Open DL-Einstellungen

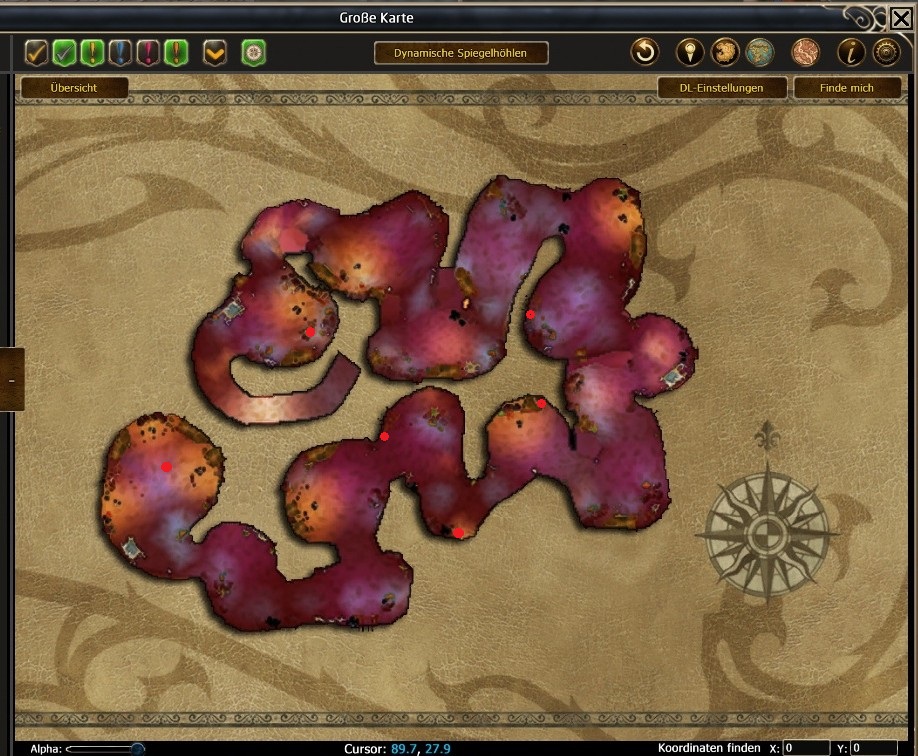(x=721, y=88)
